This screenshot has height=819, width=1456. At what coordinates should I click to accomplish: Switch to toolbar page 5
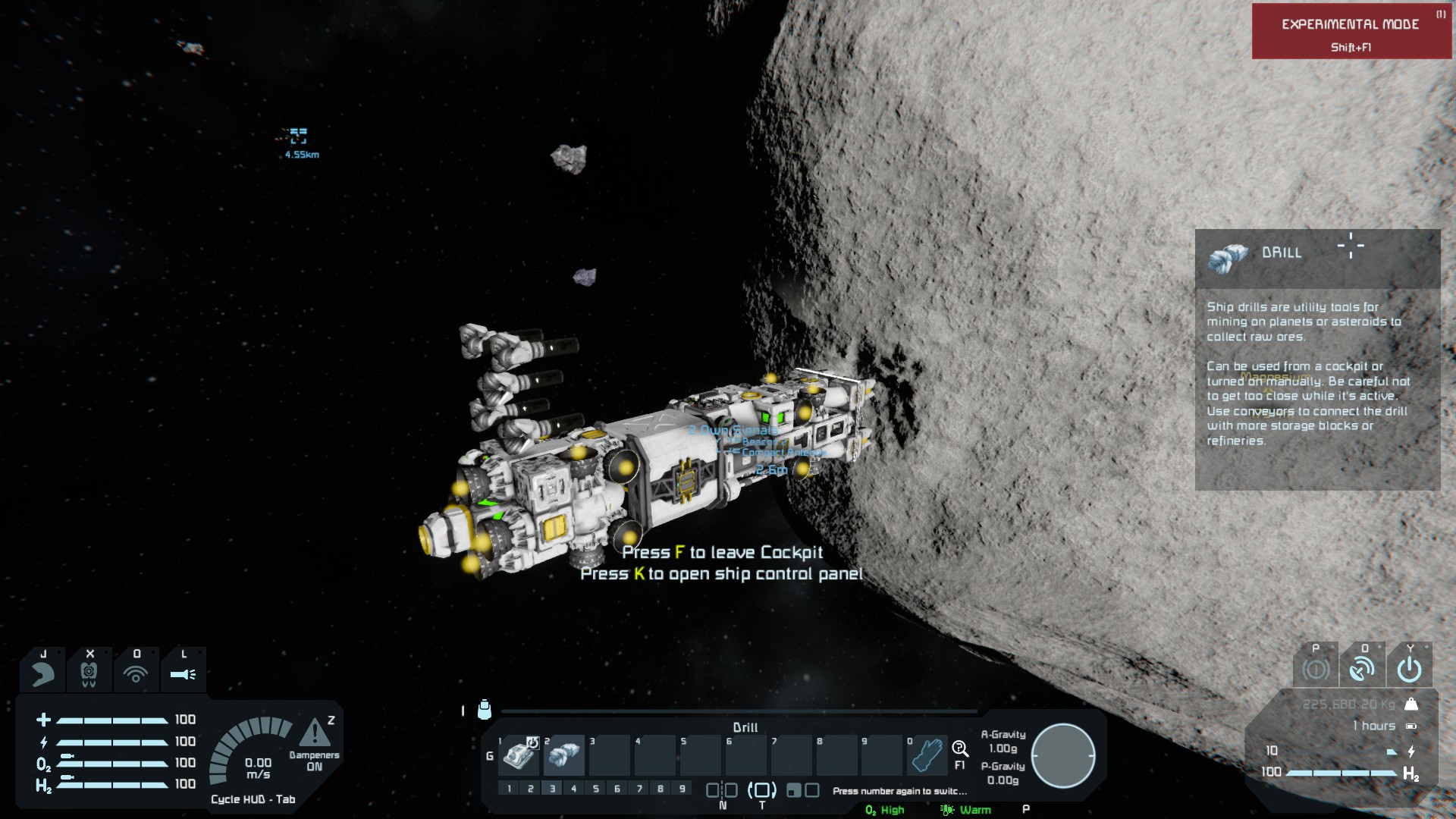coord(595,789)
